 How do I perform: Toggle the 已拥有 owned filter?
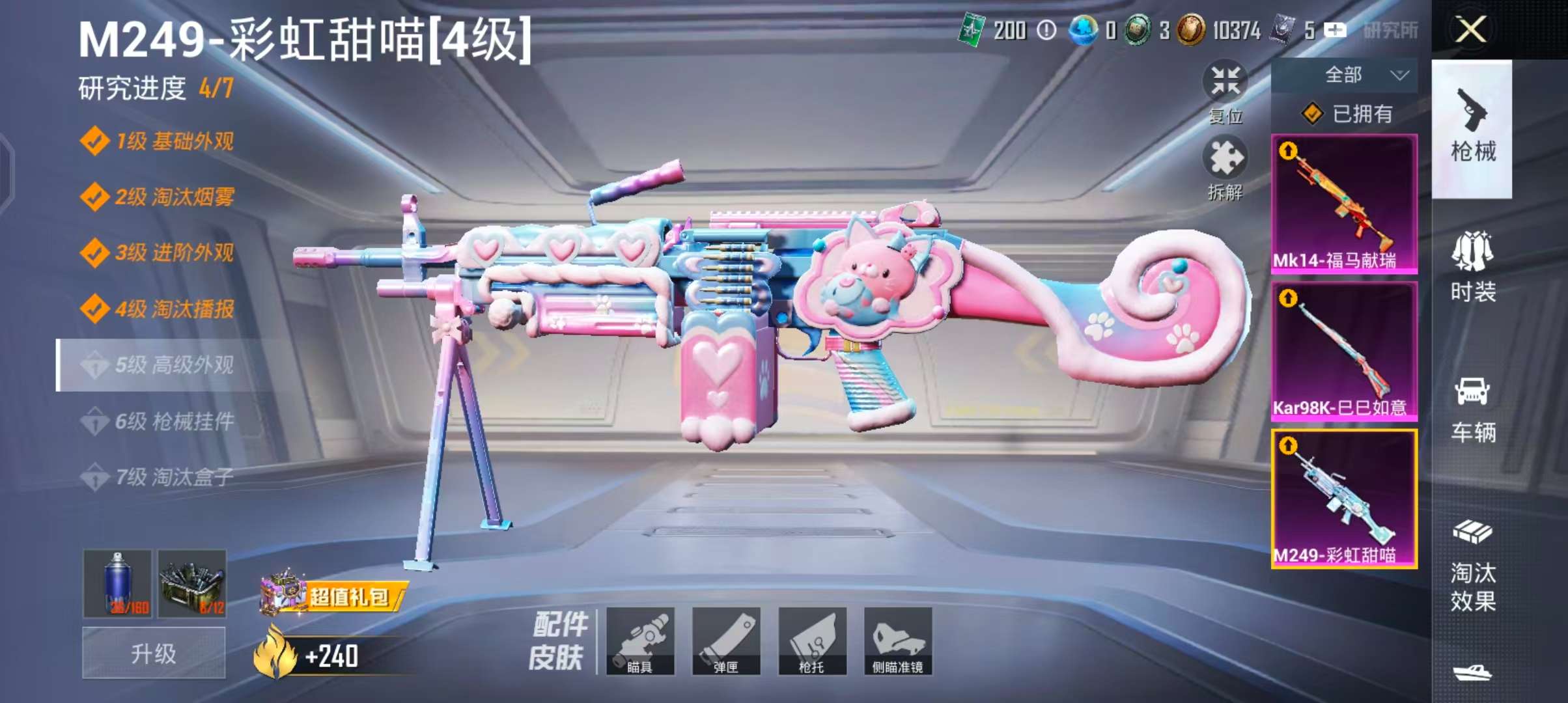(x=1345, y=115)
